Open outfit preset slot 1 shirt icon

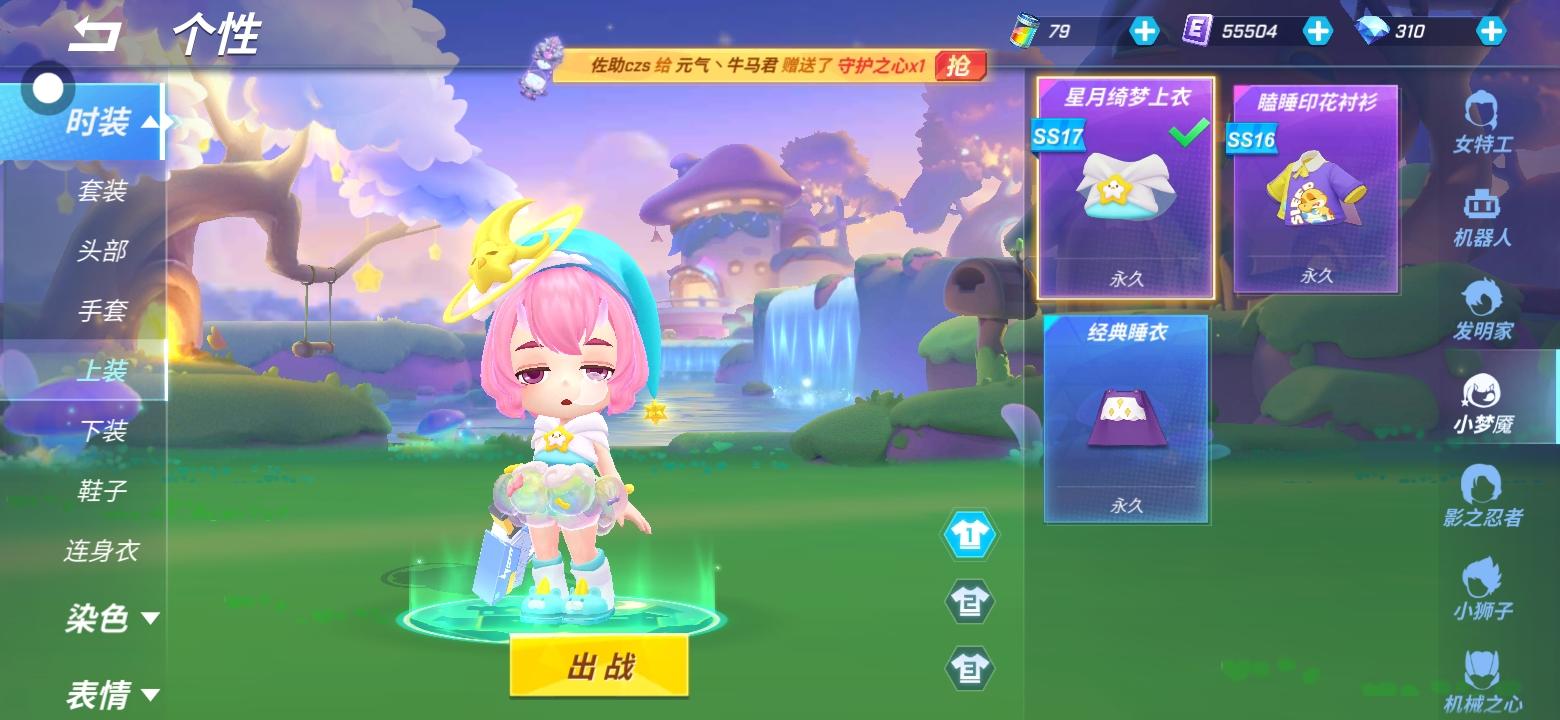click(970, 533)
